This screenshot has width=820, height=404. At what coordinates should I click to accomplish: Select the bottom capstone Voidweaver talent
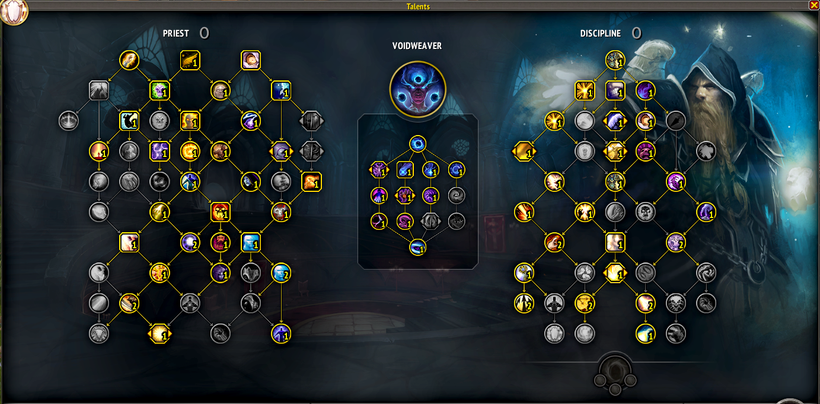[x=417, y=247]
